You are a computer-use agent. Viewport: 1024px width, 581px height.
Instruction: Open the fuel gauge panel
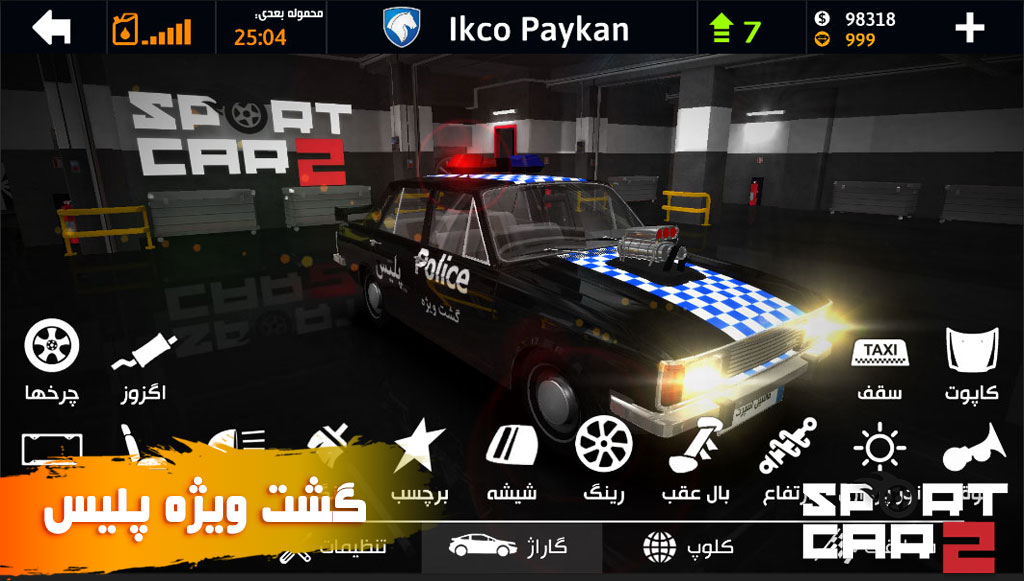coord(151,28)
